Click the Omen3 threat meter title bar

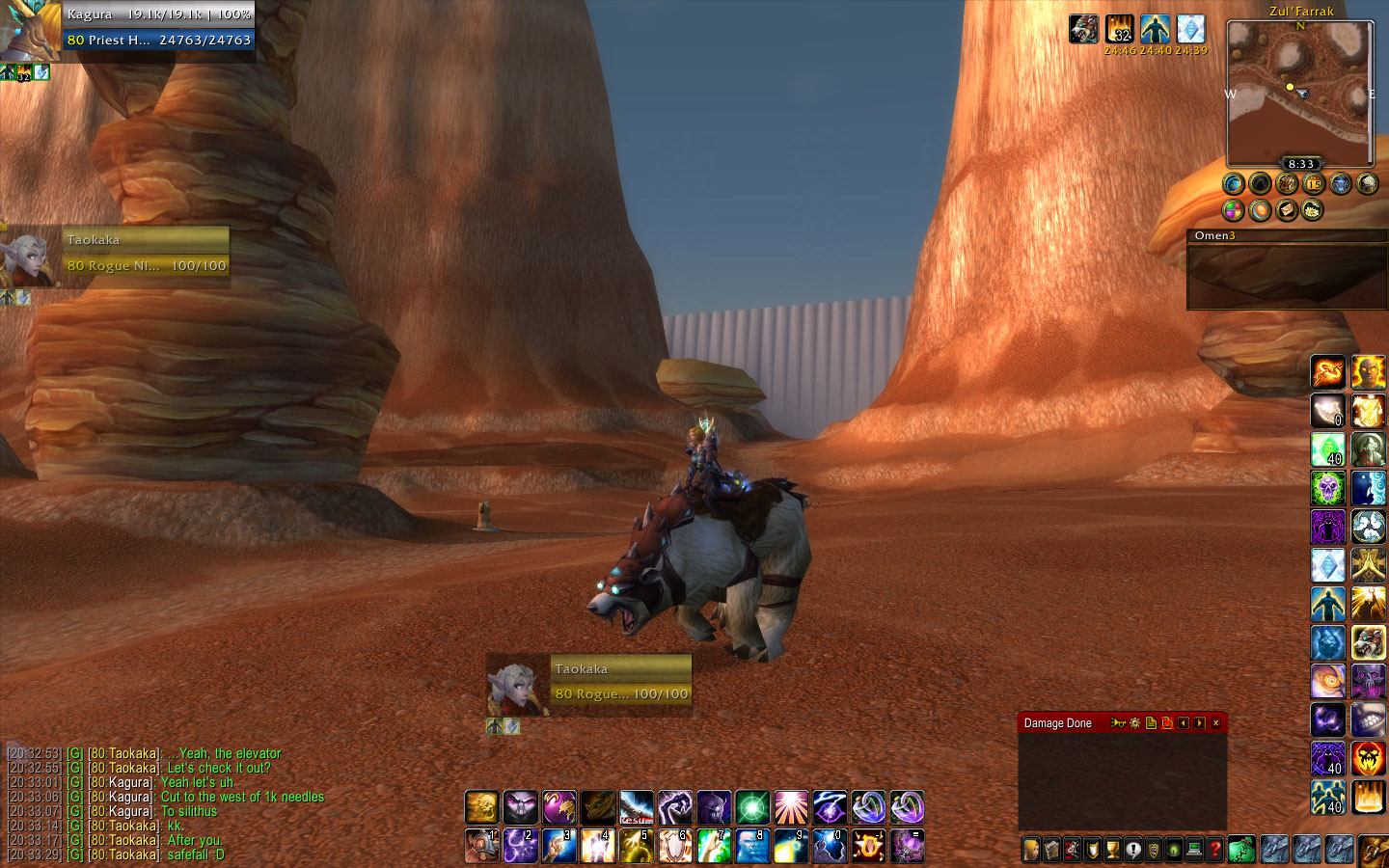1287,235
